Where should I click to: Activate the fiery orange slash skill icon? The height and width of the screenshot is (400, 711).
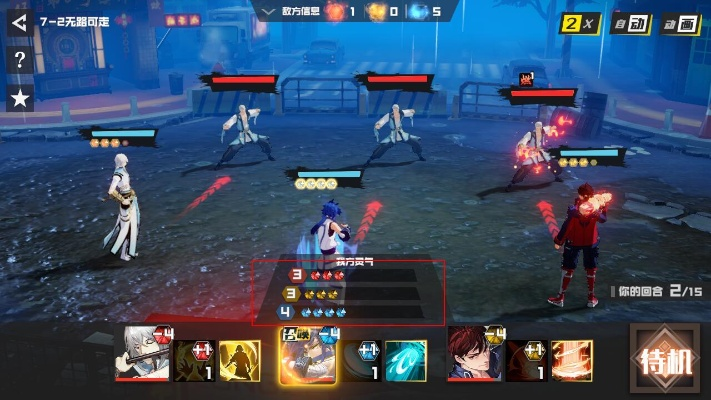[x=571, y=361]
